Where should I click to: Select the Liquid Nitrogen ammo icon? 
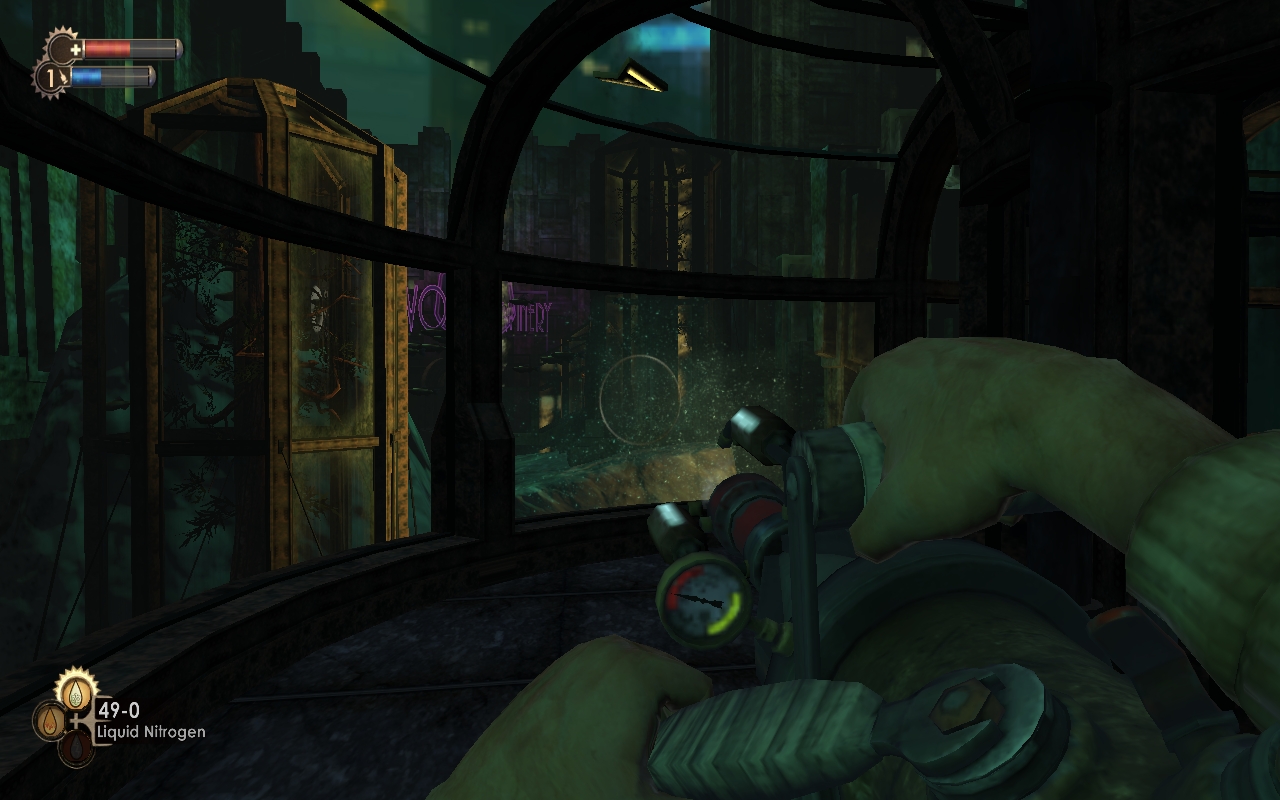click(76, 690)
